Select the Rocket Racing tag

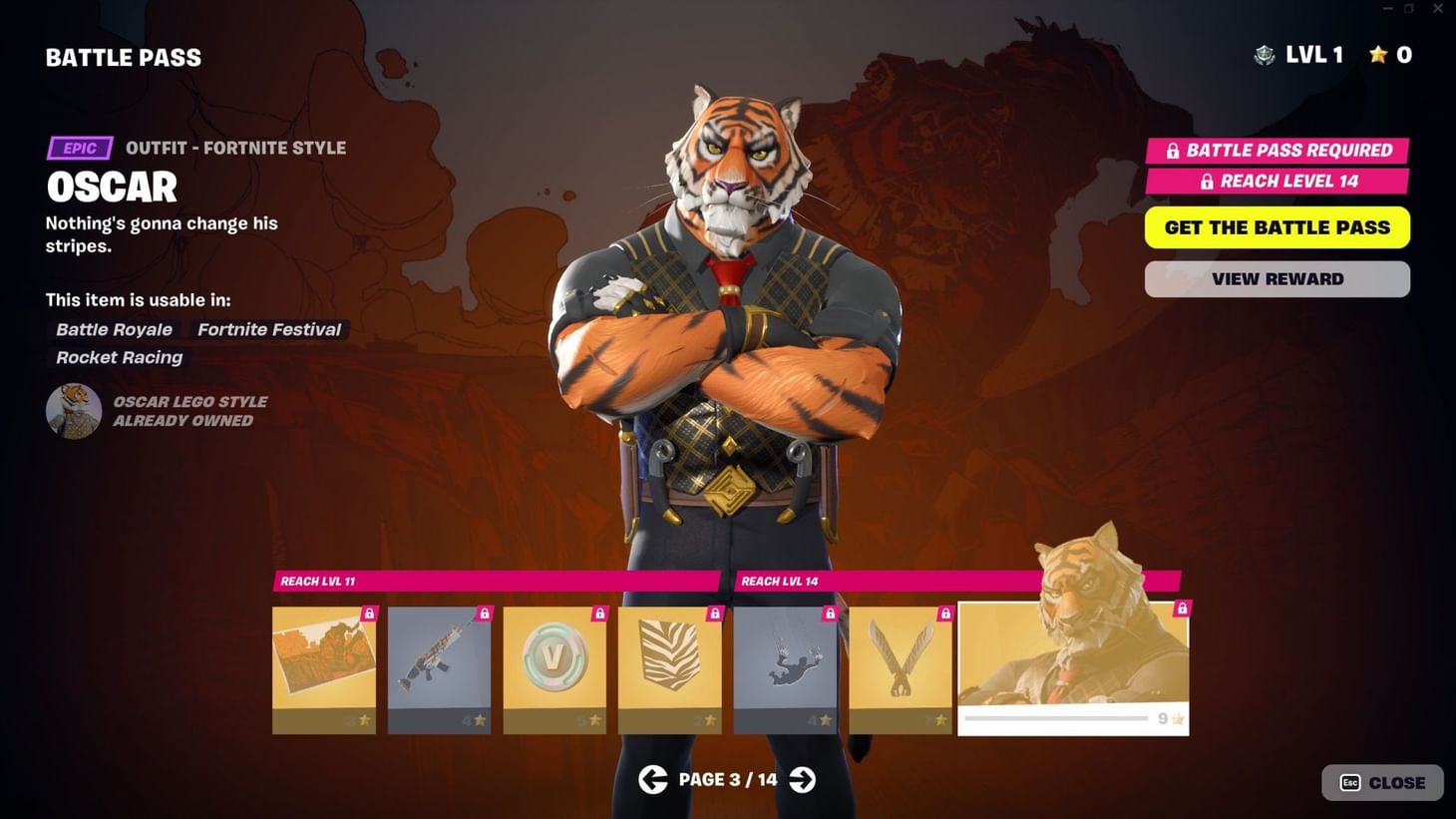[118, 357]
